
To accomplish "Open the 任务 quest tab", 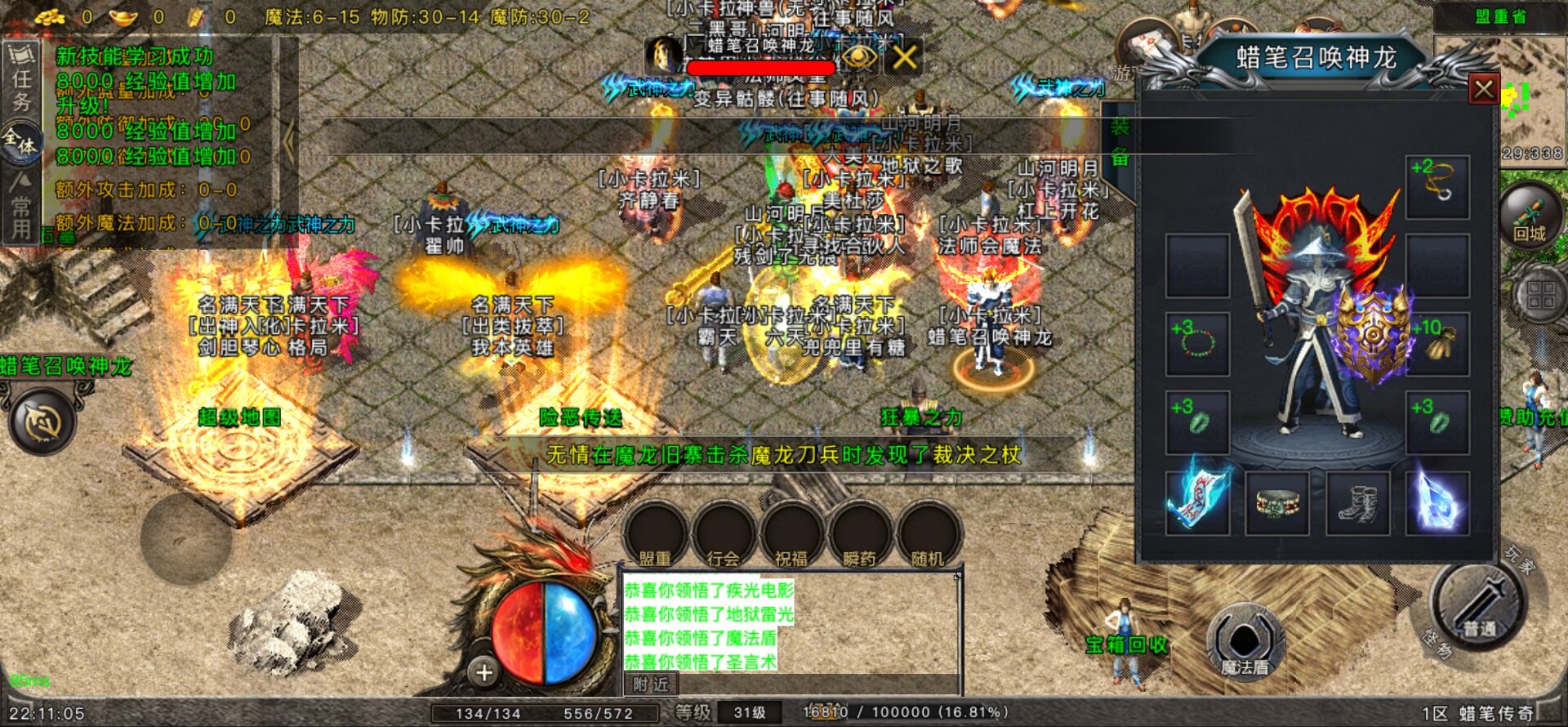I will [21, 90].
